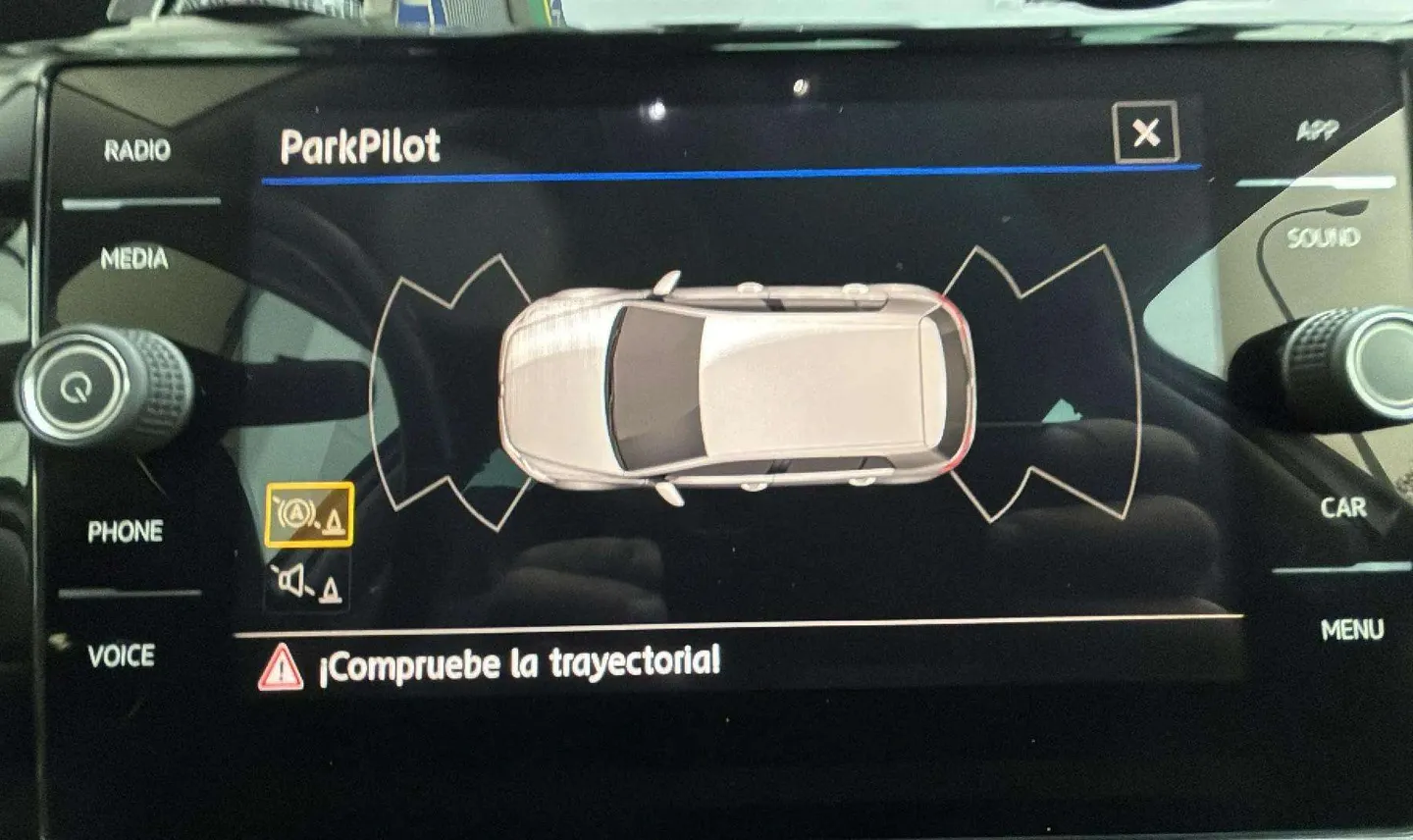Activate VOICE control
Screen dimensions: 1413x840
122,656
